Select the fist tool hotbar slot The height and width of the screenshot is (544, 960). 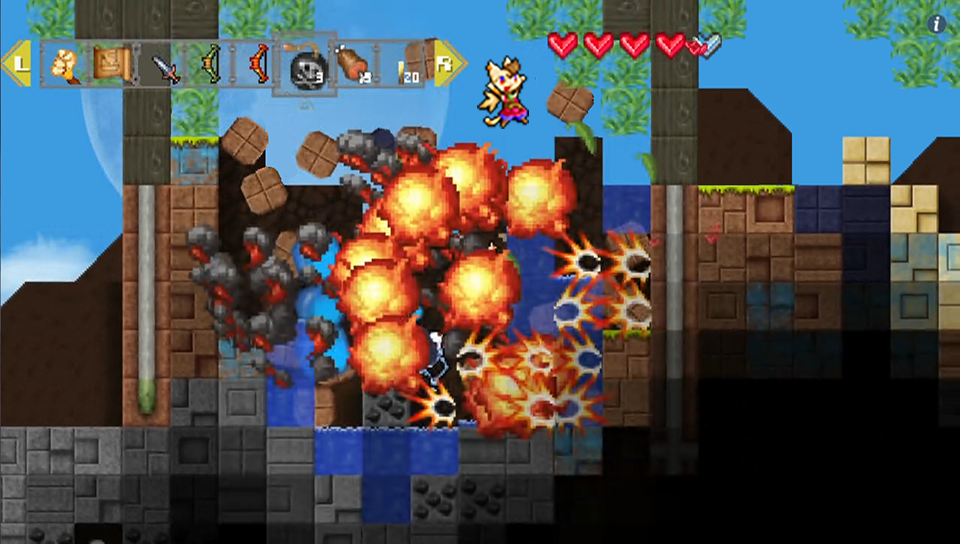point(62,65)
